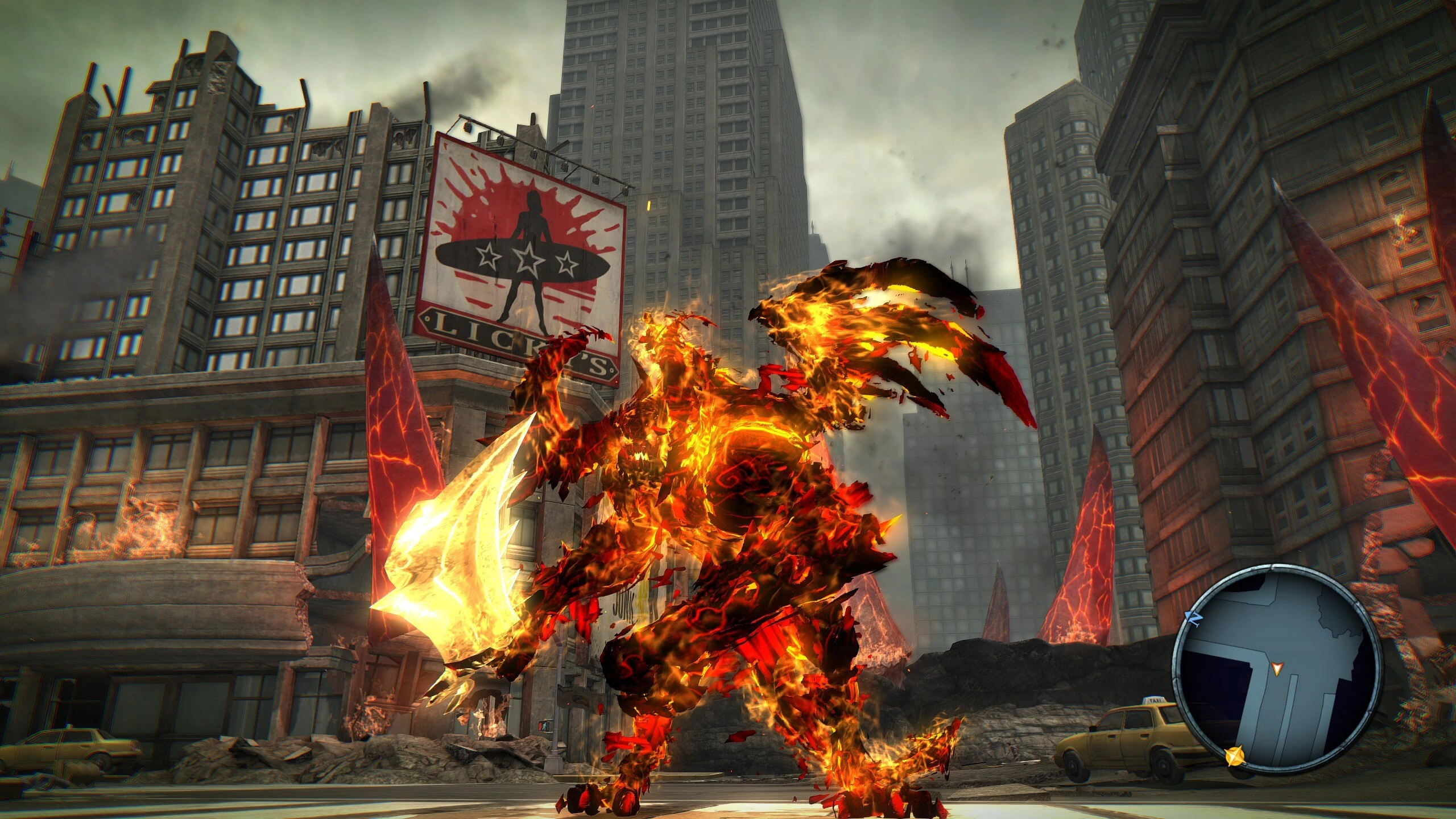
Task: Click the orange player arrow on the minimap
Action: pos(1277,669)
